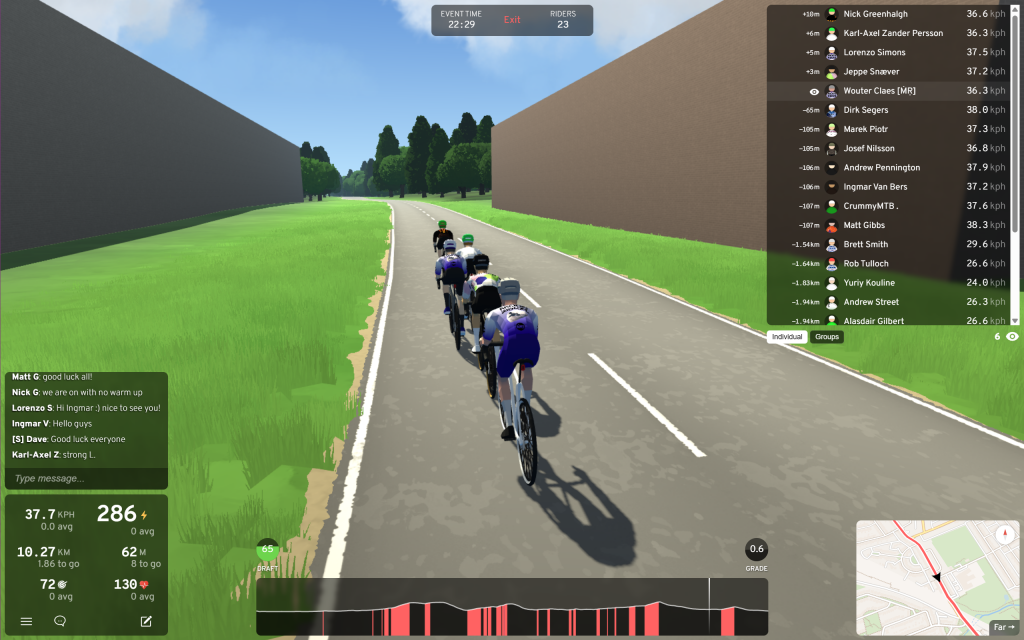Toggle the chat bubble icon

[60, 621]
